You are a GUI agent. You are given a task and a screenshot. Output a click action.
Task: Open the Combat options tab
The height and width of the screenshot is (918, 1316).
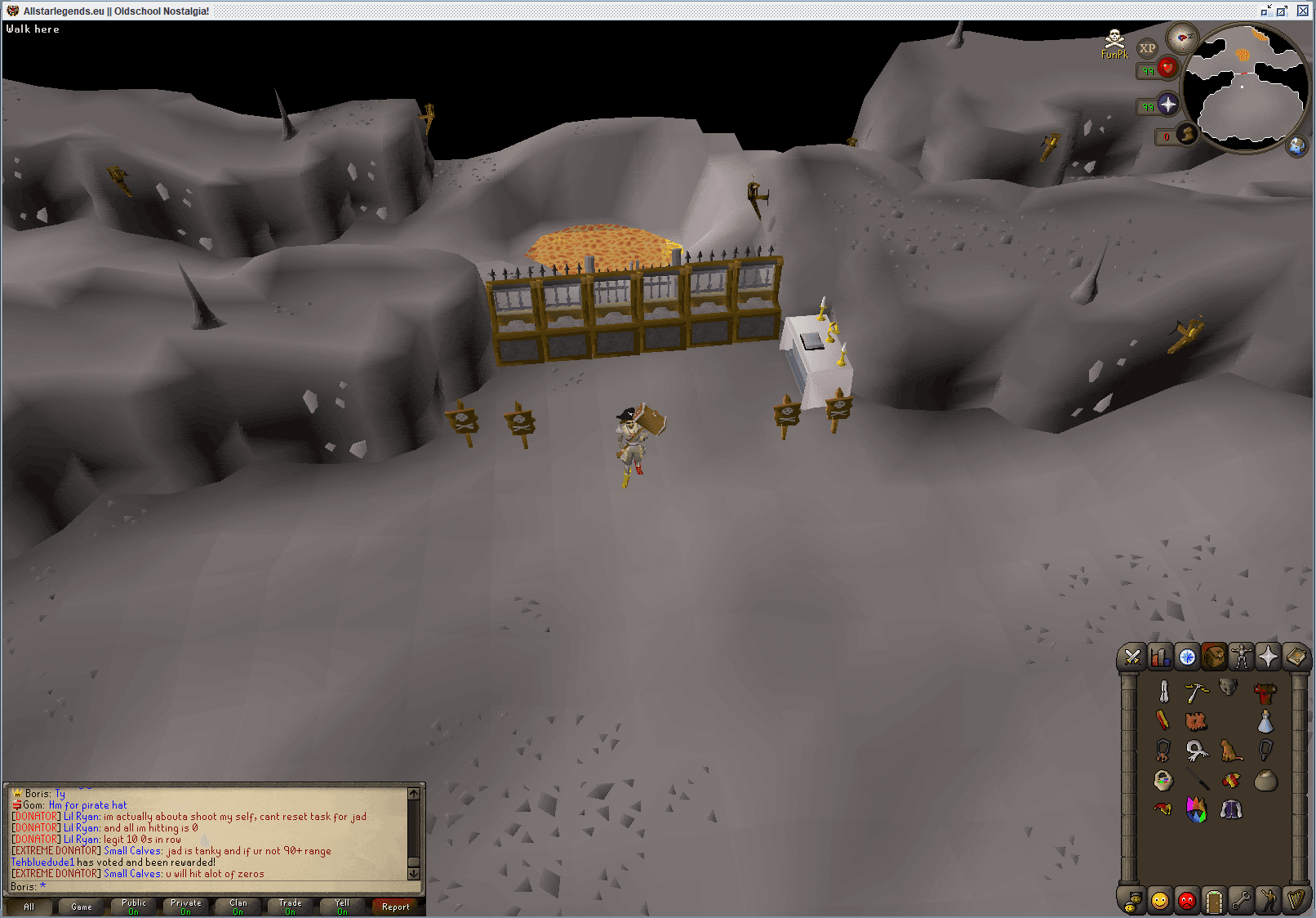click(x=1132, y=657)
